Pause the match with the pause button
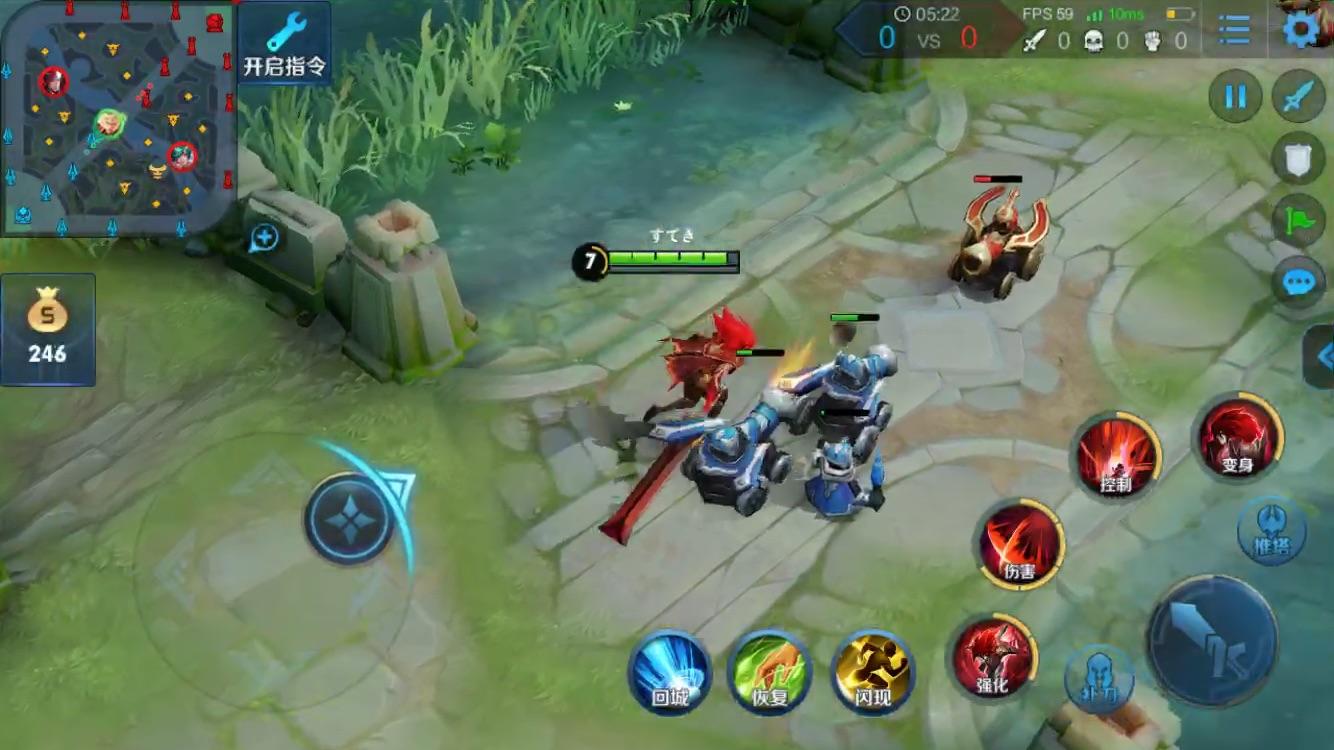 pos(1235,97)
